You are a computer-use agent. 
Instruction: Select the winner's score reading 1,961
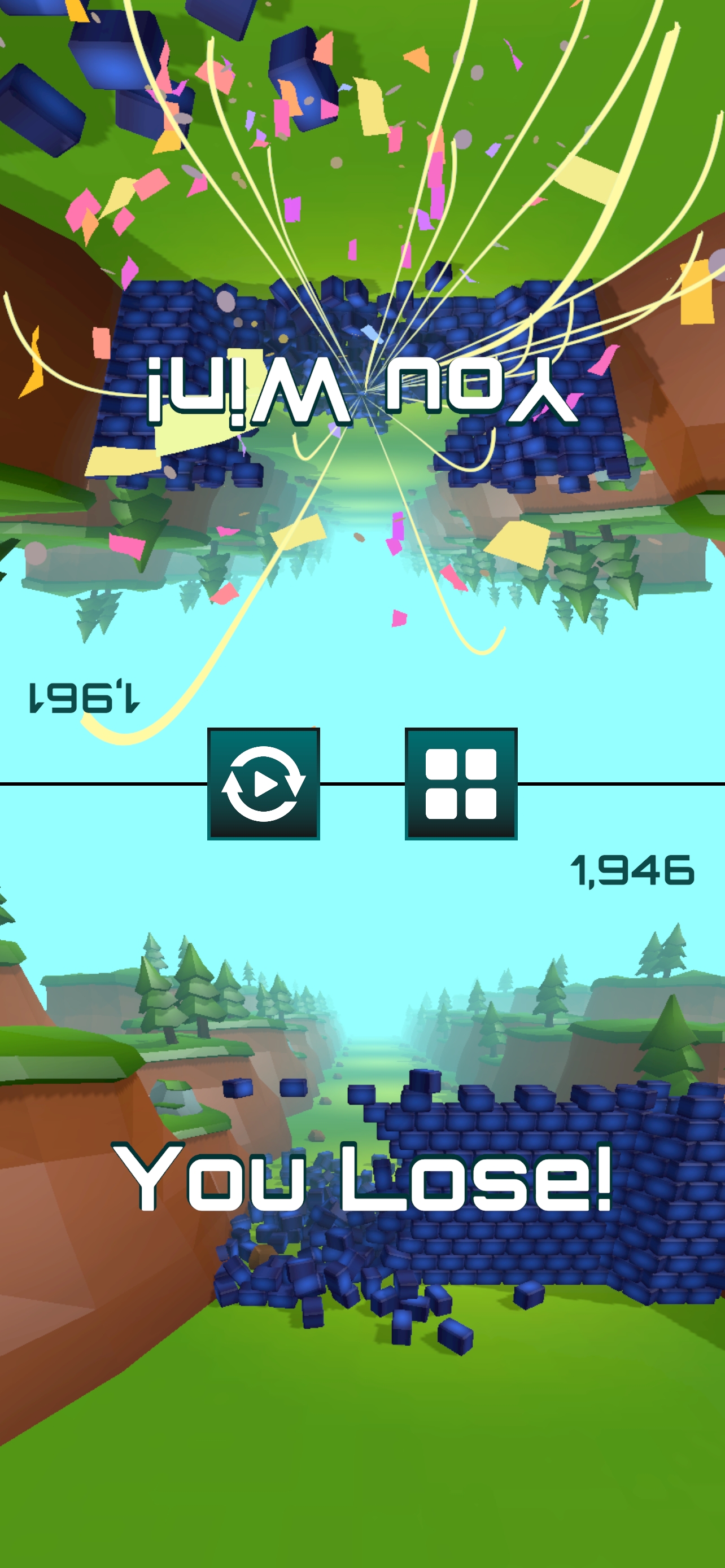coord(85,697)
